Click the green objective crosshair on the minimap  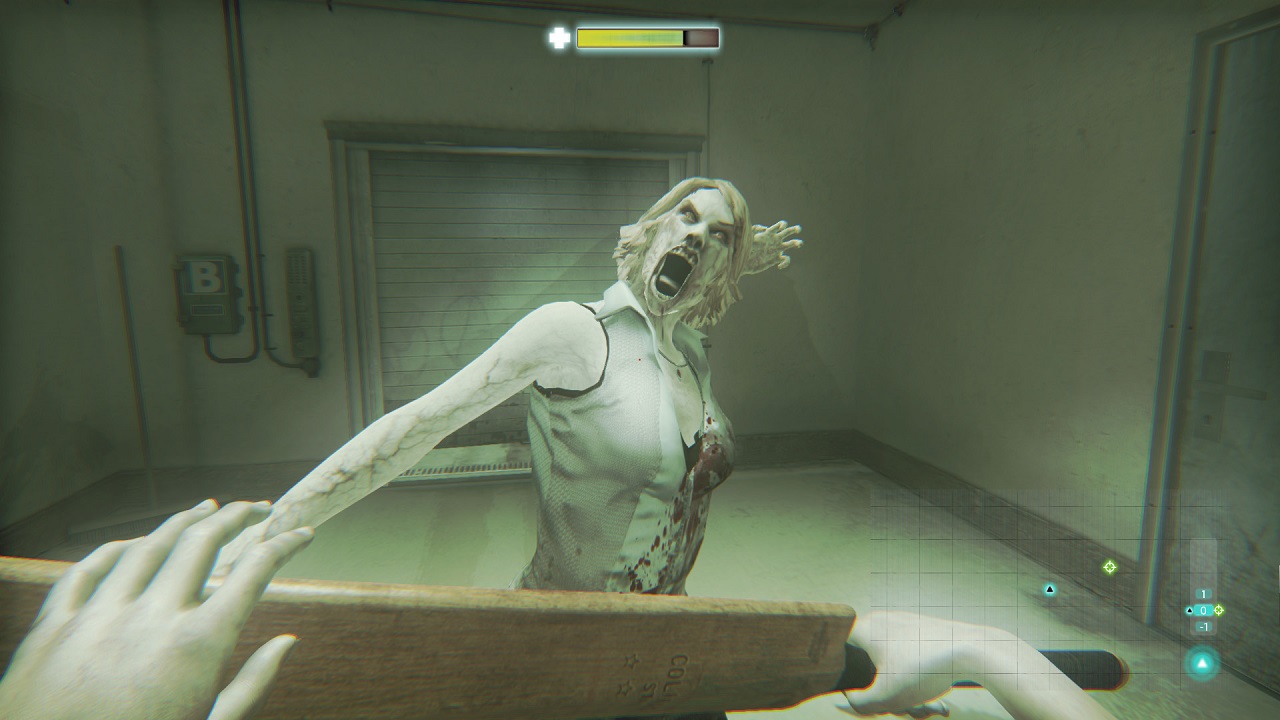[x=1109, y=567]
